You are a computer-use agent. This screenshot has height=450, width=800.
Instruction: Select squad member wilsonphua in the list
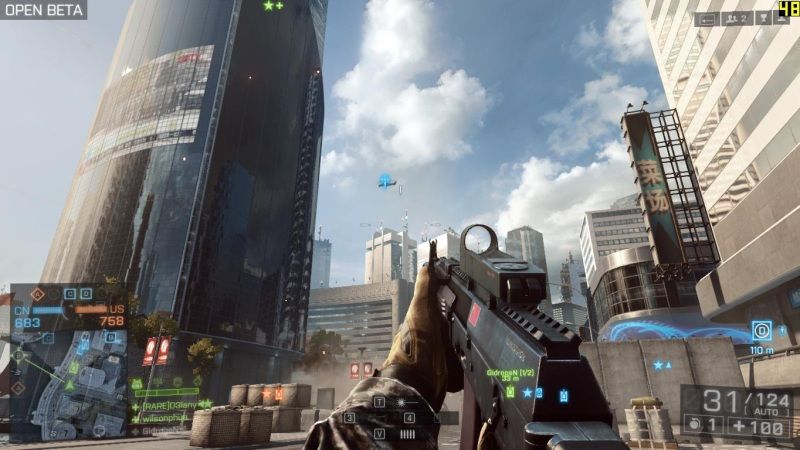[x=166, y=416]
